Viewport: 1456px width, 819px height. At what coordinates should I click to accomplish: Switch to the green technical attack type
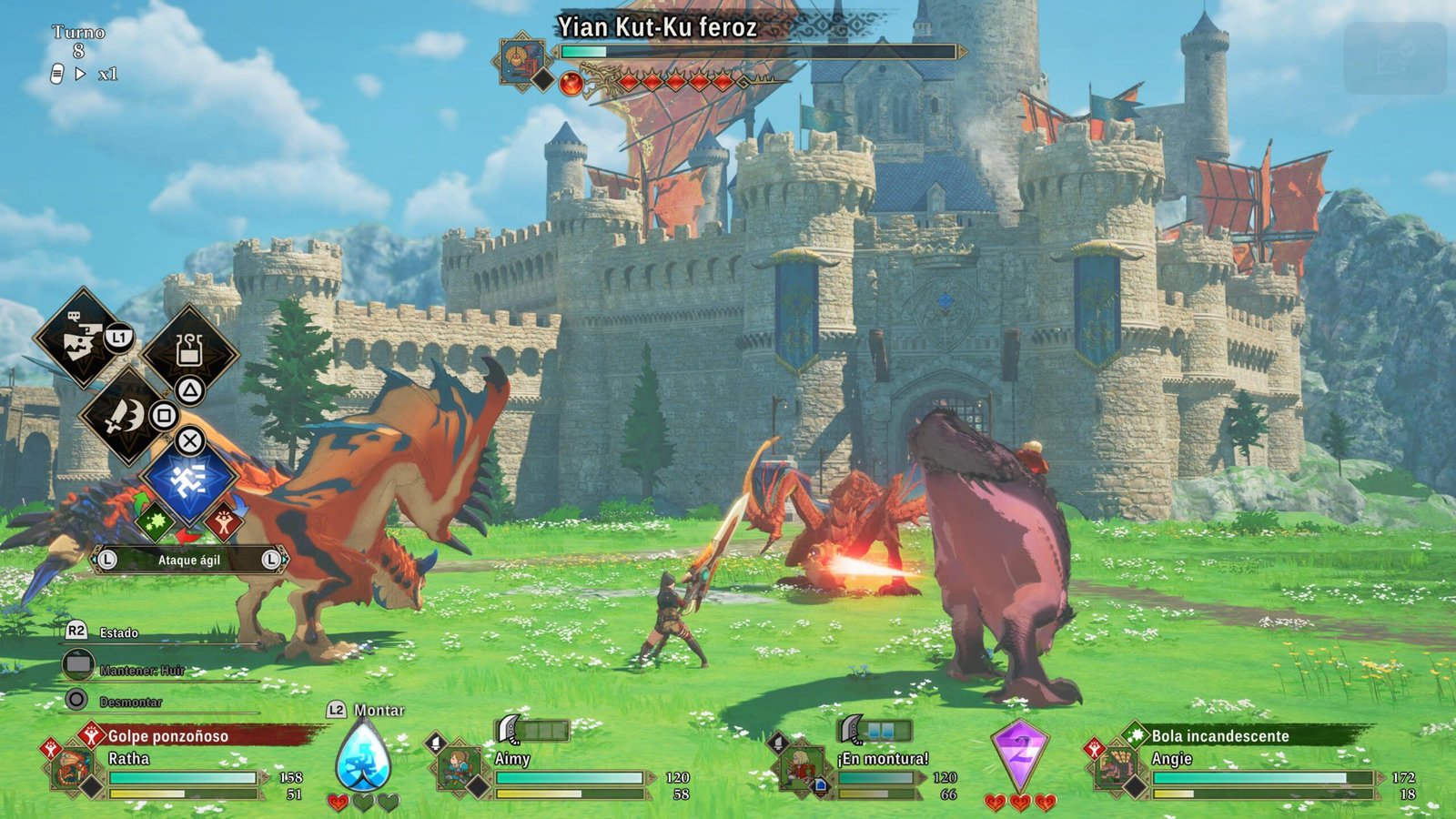tap(153, 522)
